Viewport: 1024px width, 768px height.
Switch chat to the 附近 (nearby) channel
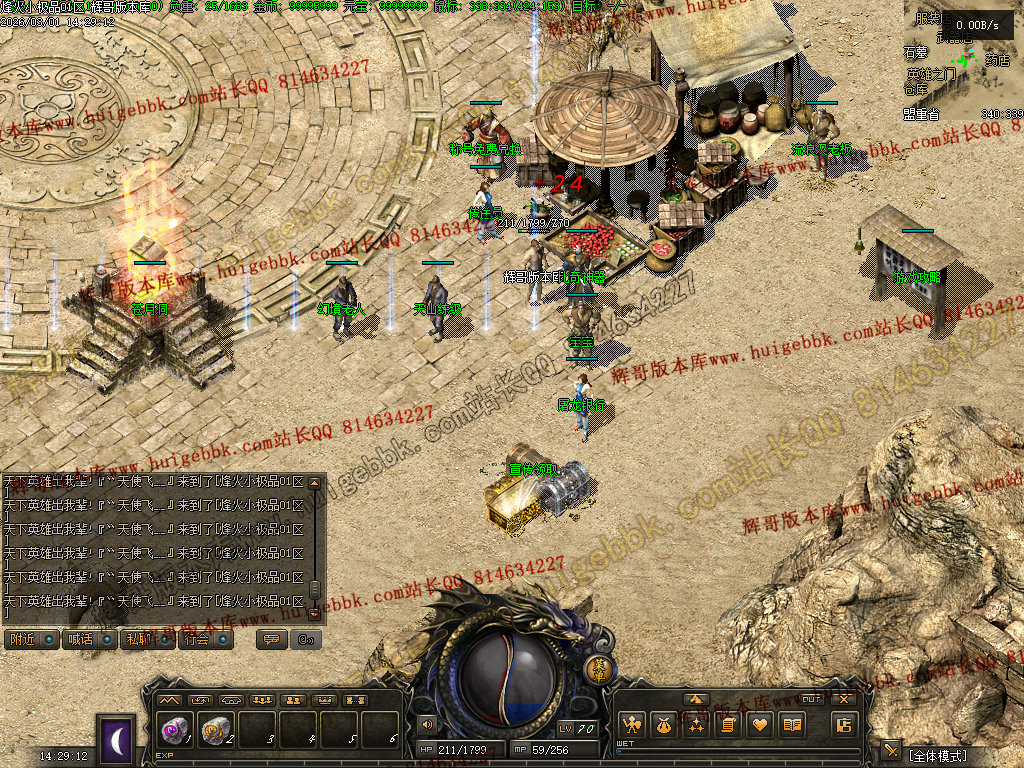coord(32,640)
